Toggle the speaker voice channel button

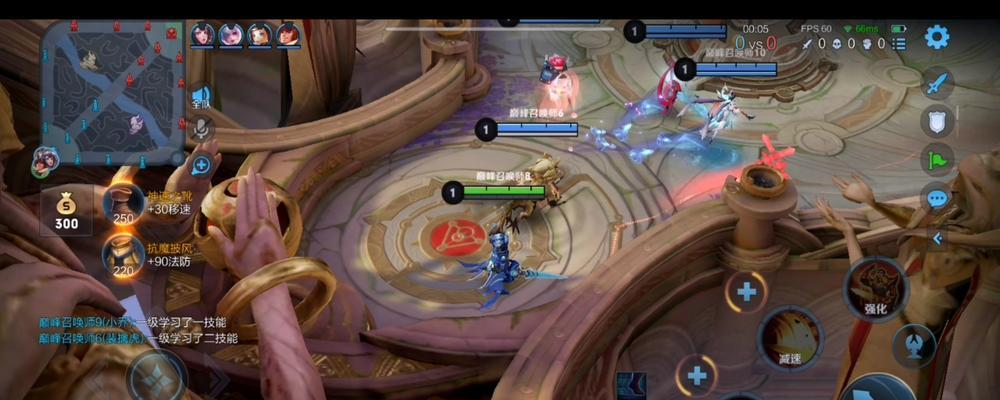click(201, 96)
